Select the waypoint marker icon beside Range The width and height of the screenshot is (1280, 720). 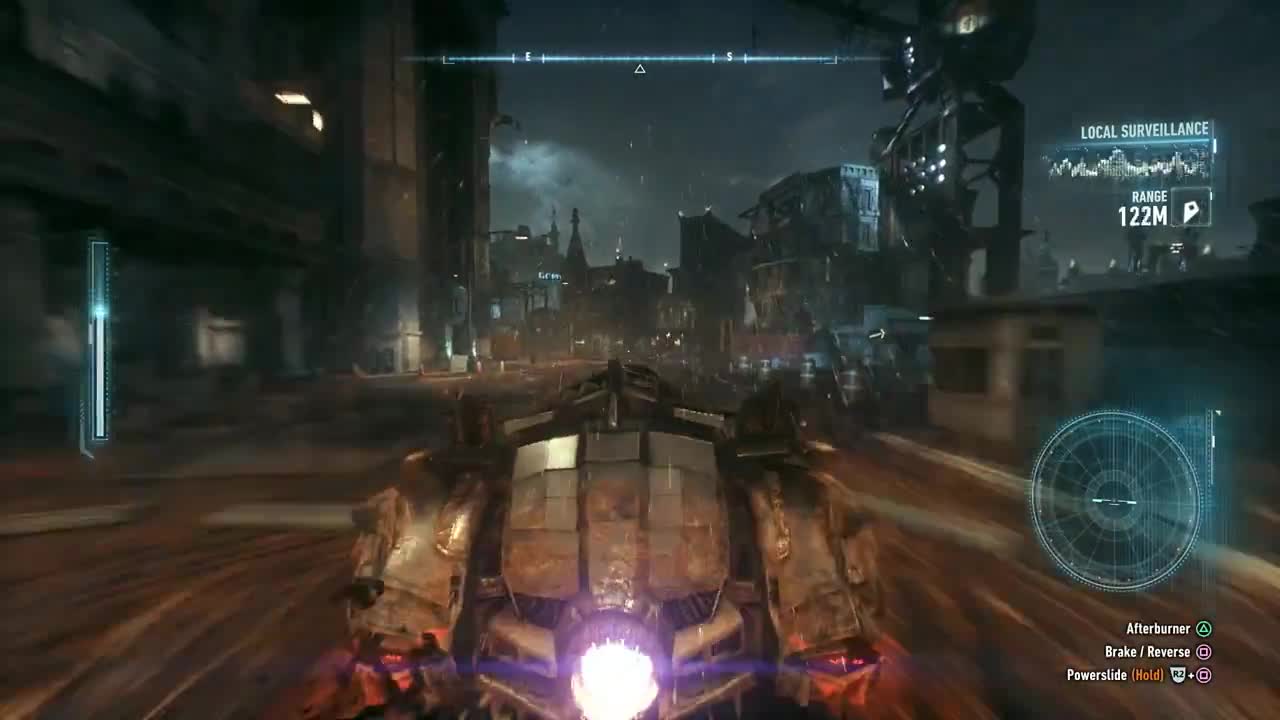click(1192, 213)
